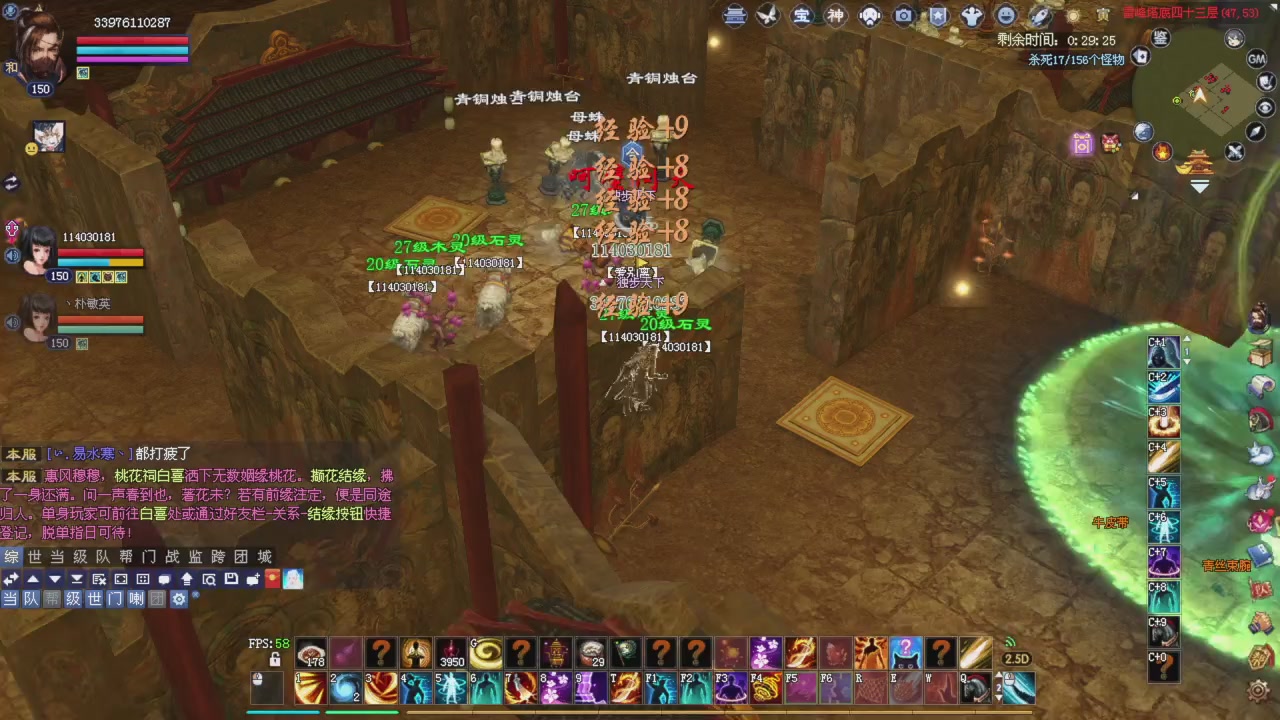Click the GM icon below the minimap
1280x720 pixels.
1256,59
